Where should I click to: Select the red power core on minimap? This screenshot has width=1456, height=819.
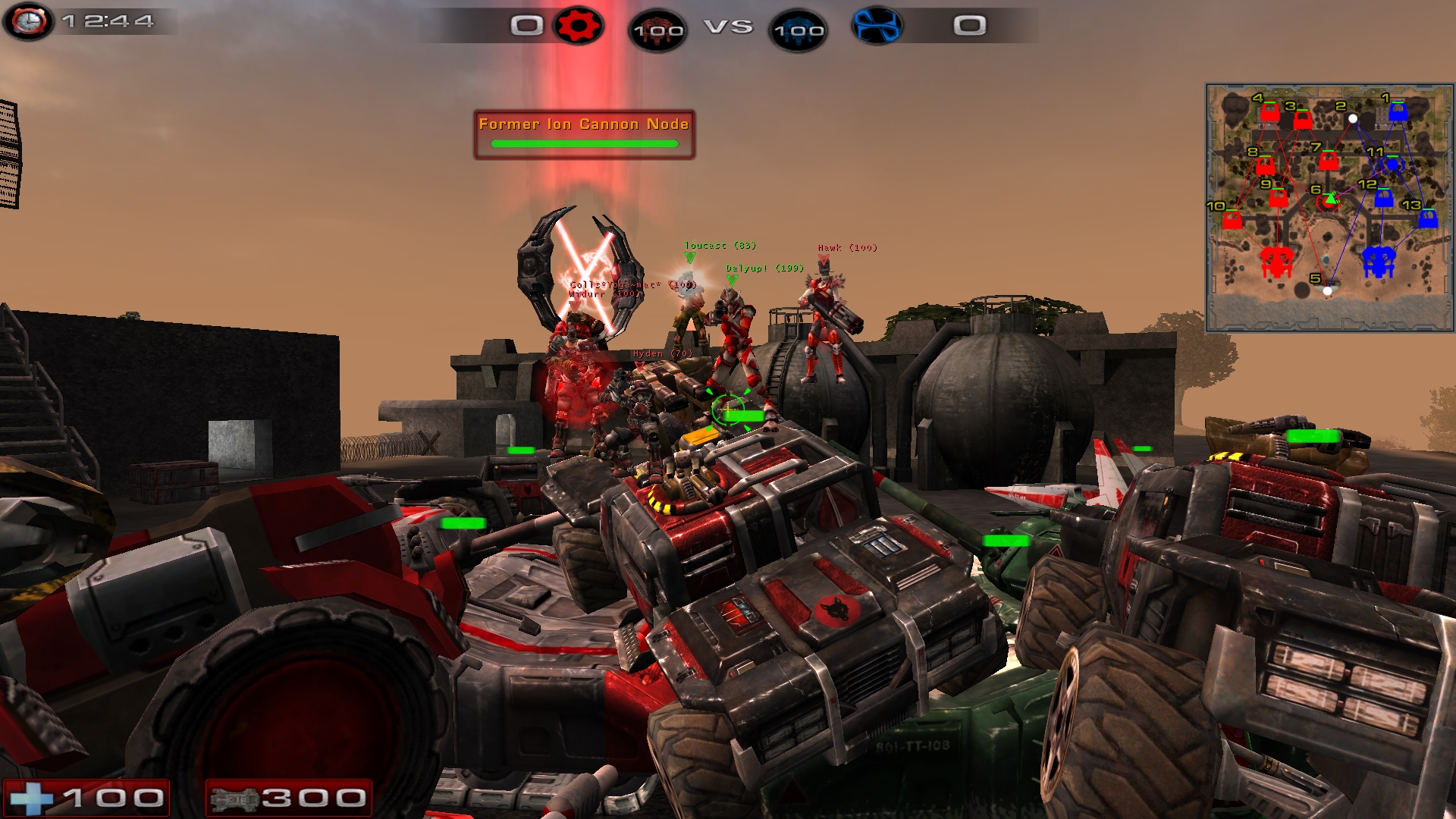tap(1276, 262)
